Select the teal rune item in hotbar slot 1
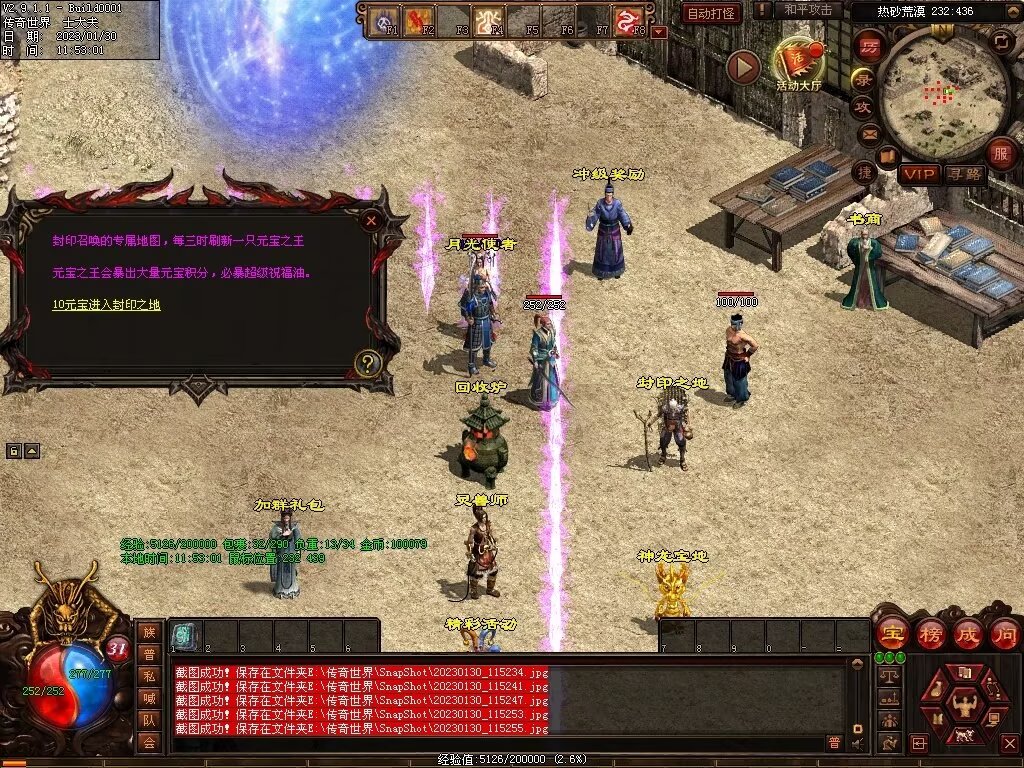This screenshot has width=1024, height=768. 185,636
